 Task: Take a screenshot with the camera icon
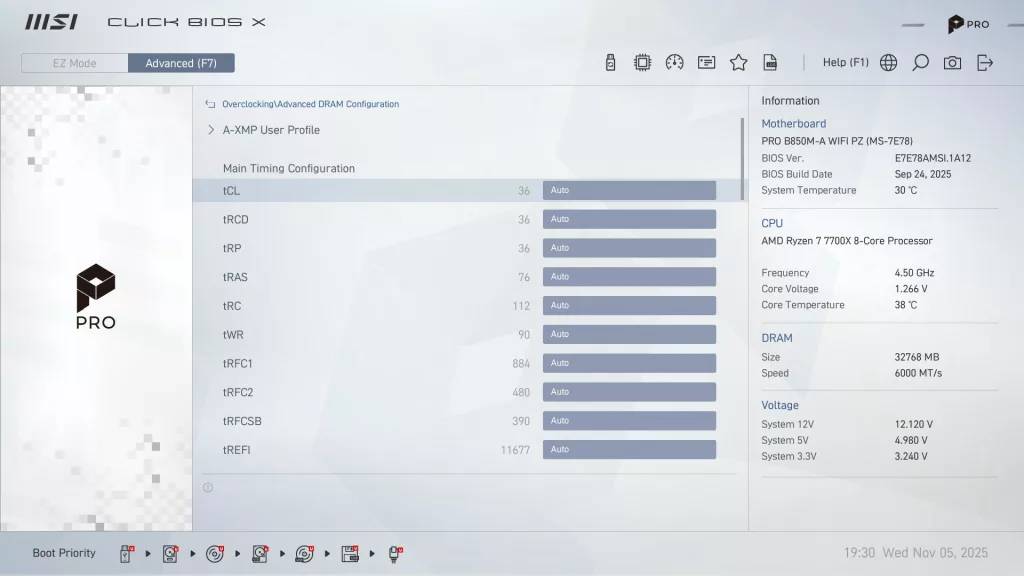[x=952, y=62]
